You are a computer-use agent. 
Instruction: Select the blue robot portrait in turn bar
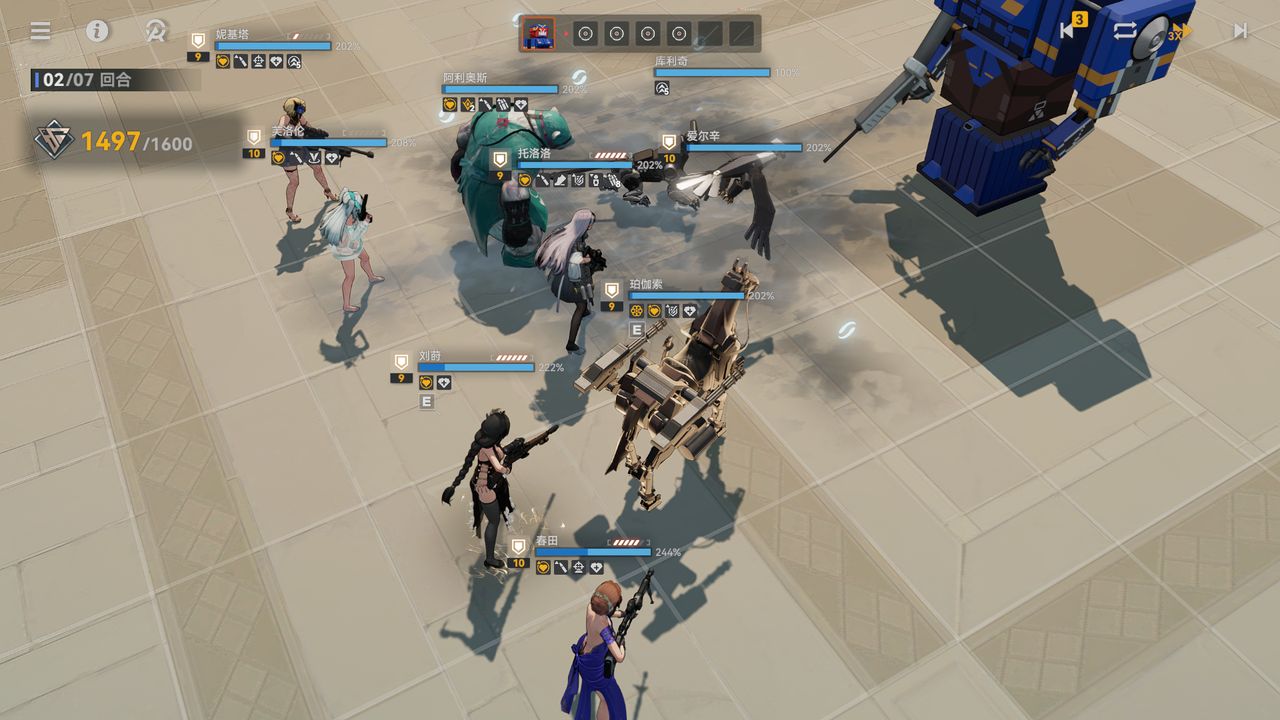point(537,34)
